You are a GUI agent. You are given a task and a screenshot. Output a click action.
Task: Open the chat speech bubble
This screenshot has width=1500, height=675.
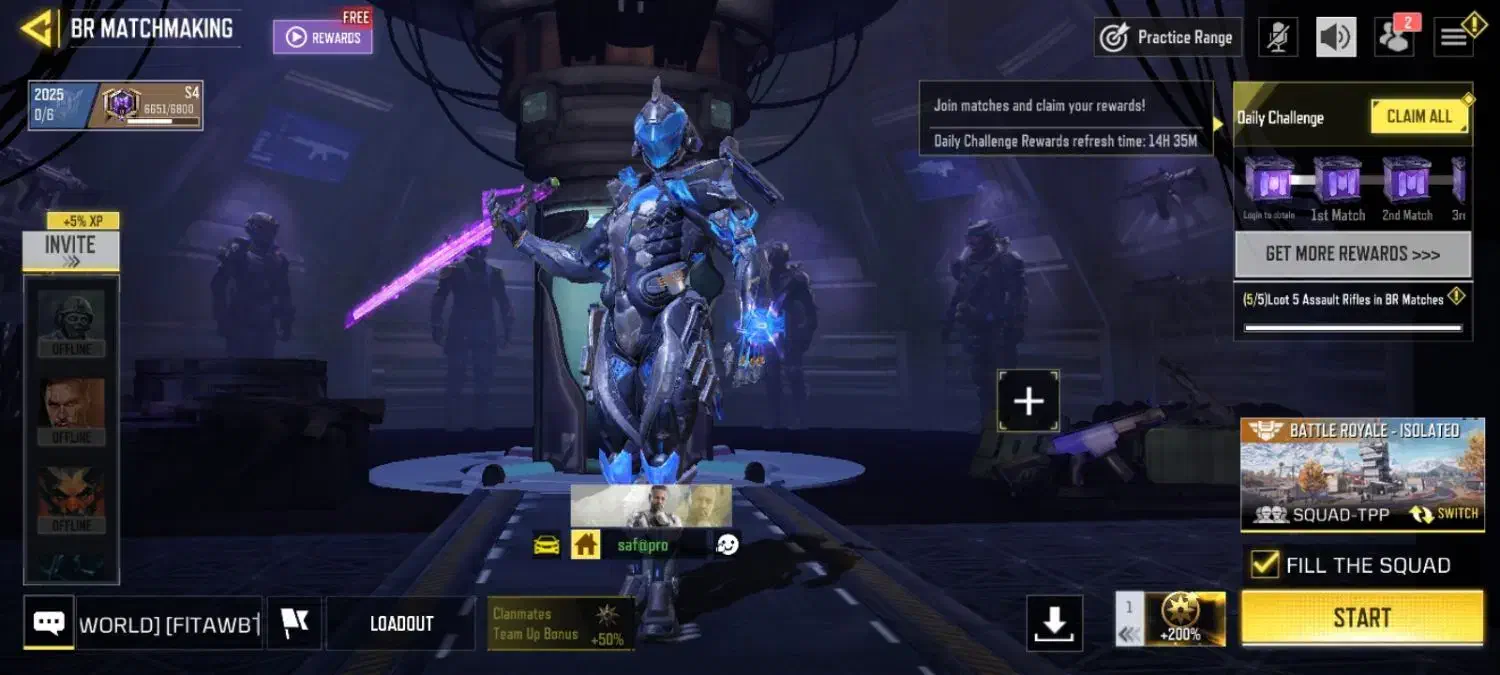click(49, 624)
